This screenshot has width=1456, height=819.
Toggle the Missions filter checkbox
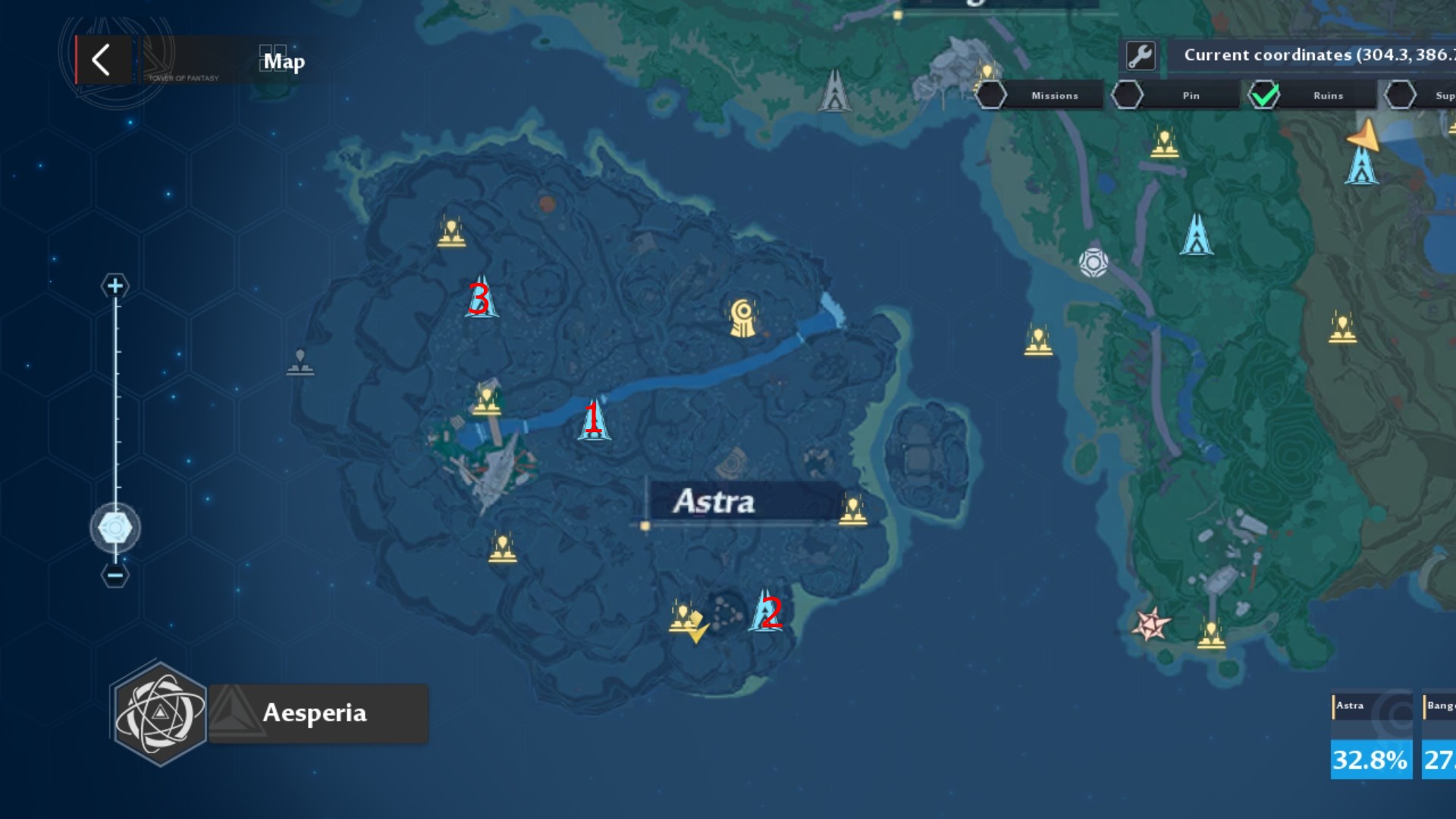(991, 96)
